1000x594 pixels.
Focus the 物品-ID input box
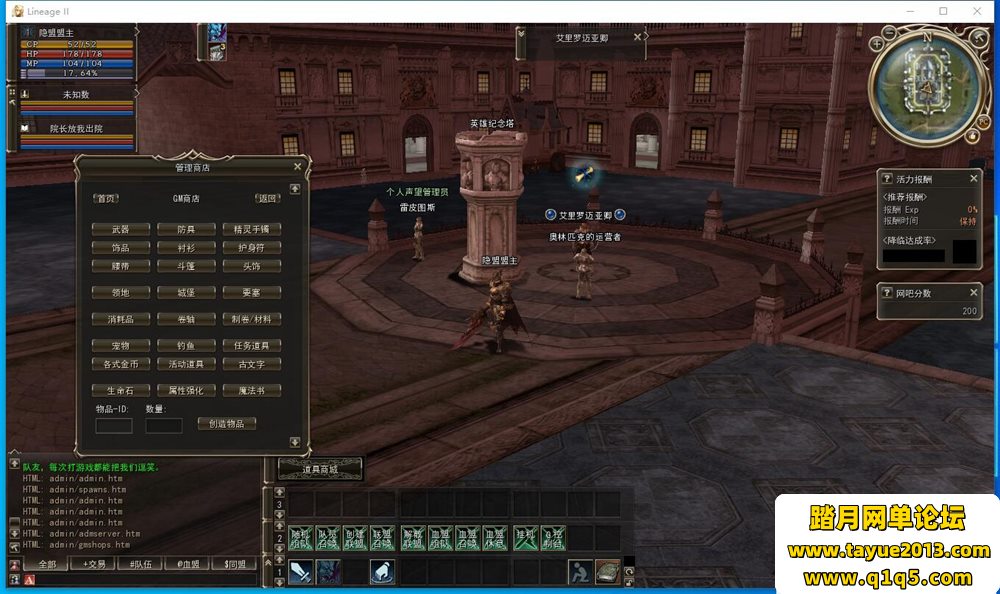(x=114, y=426)
